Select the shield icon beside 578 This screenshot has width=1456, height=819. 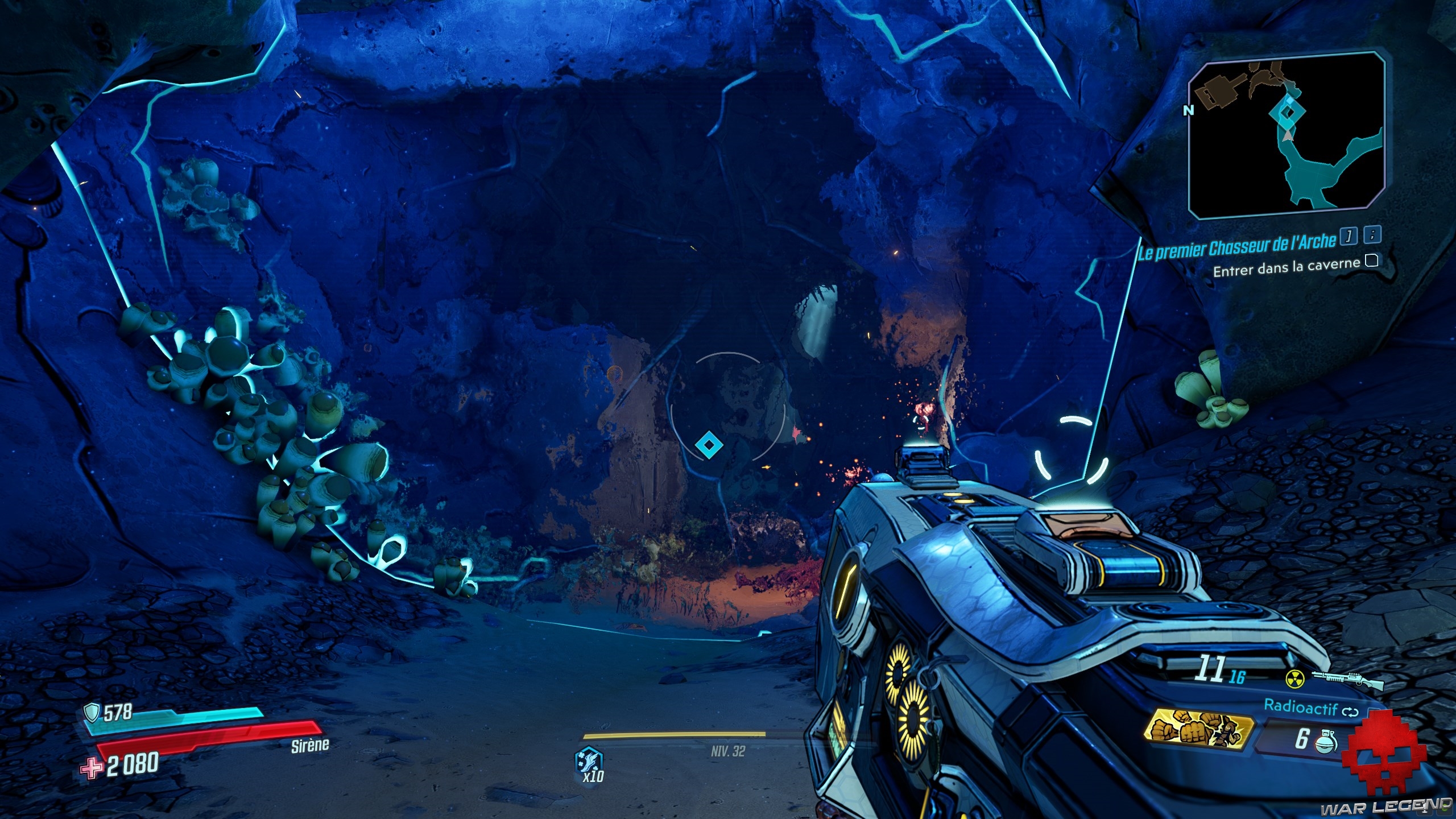coord(91,712)
